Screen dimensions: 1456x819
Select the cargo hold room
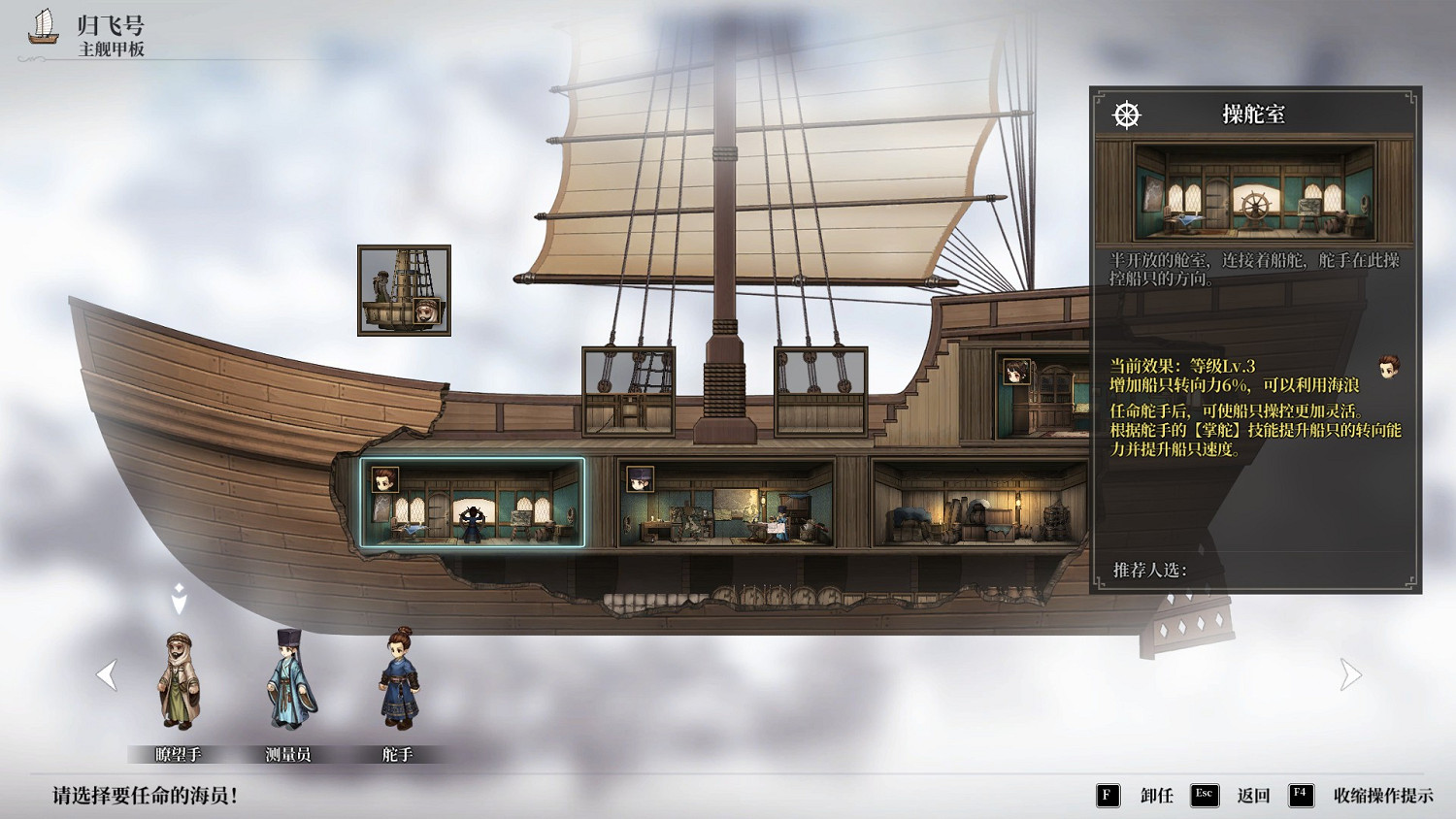click(x=978, y=504)
